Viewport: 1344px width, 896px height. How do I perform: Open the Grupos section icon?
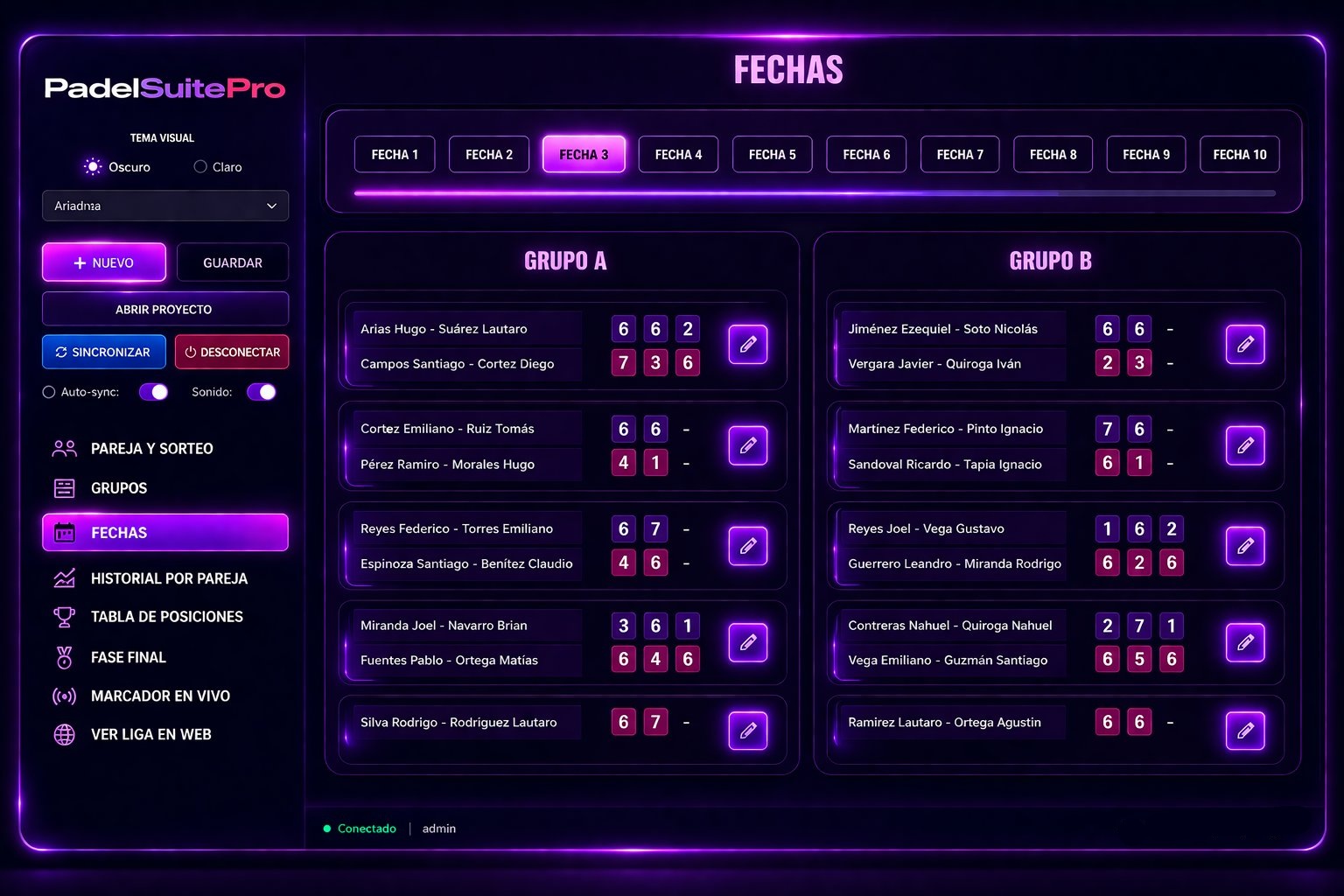point(62,488)
